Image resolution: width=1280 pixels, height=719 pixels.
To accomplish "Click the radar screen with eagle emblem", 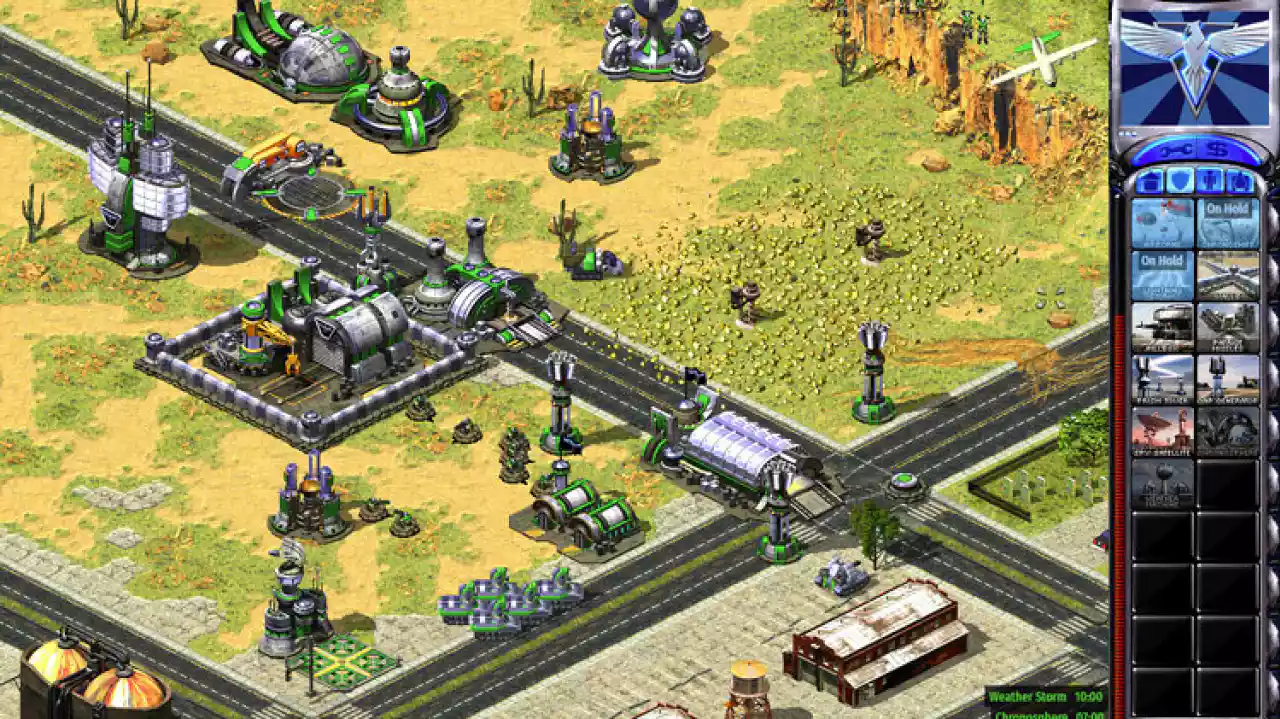I will pos(1193,67).
